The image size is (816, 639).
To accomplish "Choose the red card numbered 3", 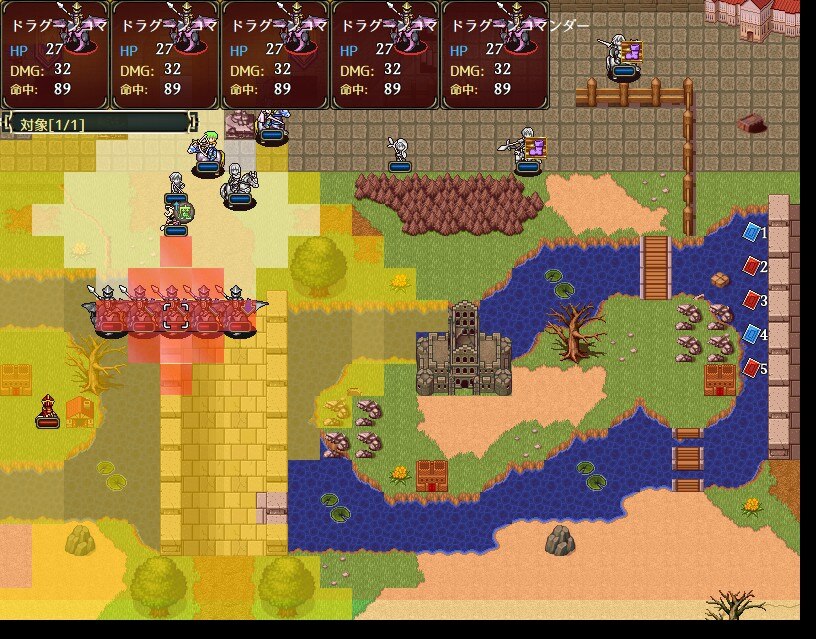I will point(752,300).
